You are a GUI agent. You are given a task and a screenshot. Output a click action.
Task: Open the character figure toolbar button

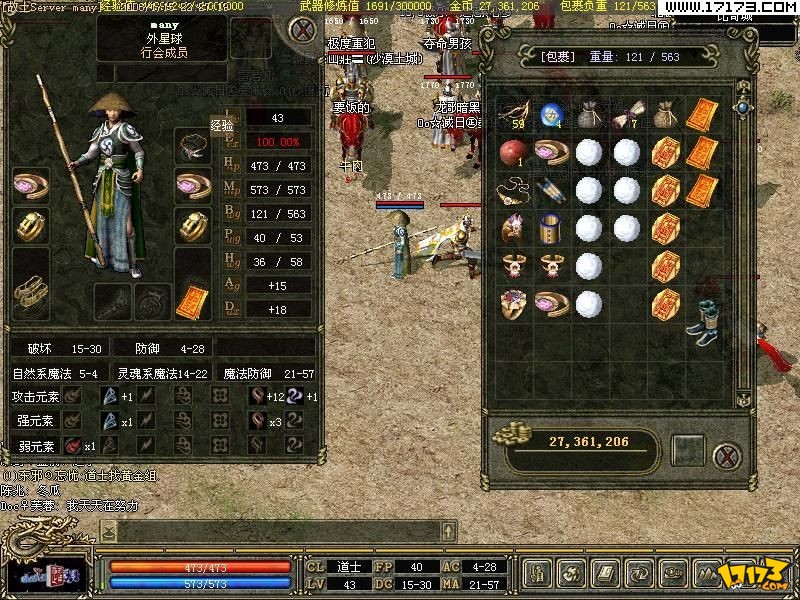pyautogui.click(x=539, y=574)
